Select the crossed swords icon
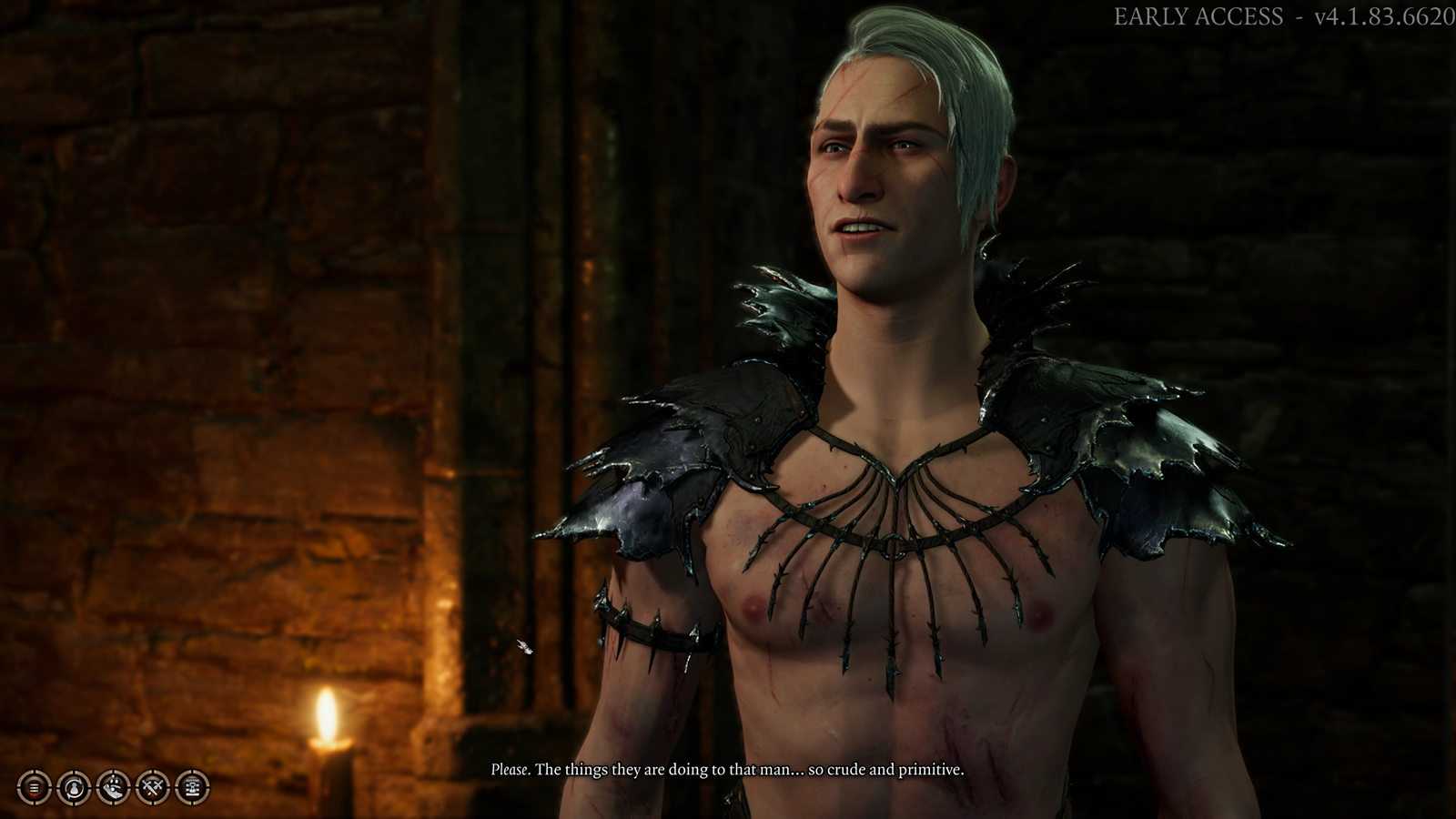This screenshot has width=1456, height=819. (x=153, y=787)
